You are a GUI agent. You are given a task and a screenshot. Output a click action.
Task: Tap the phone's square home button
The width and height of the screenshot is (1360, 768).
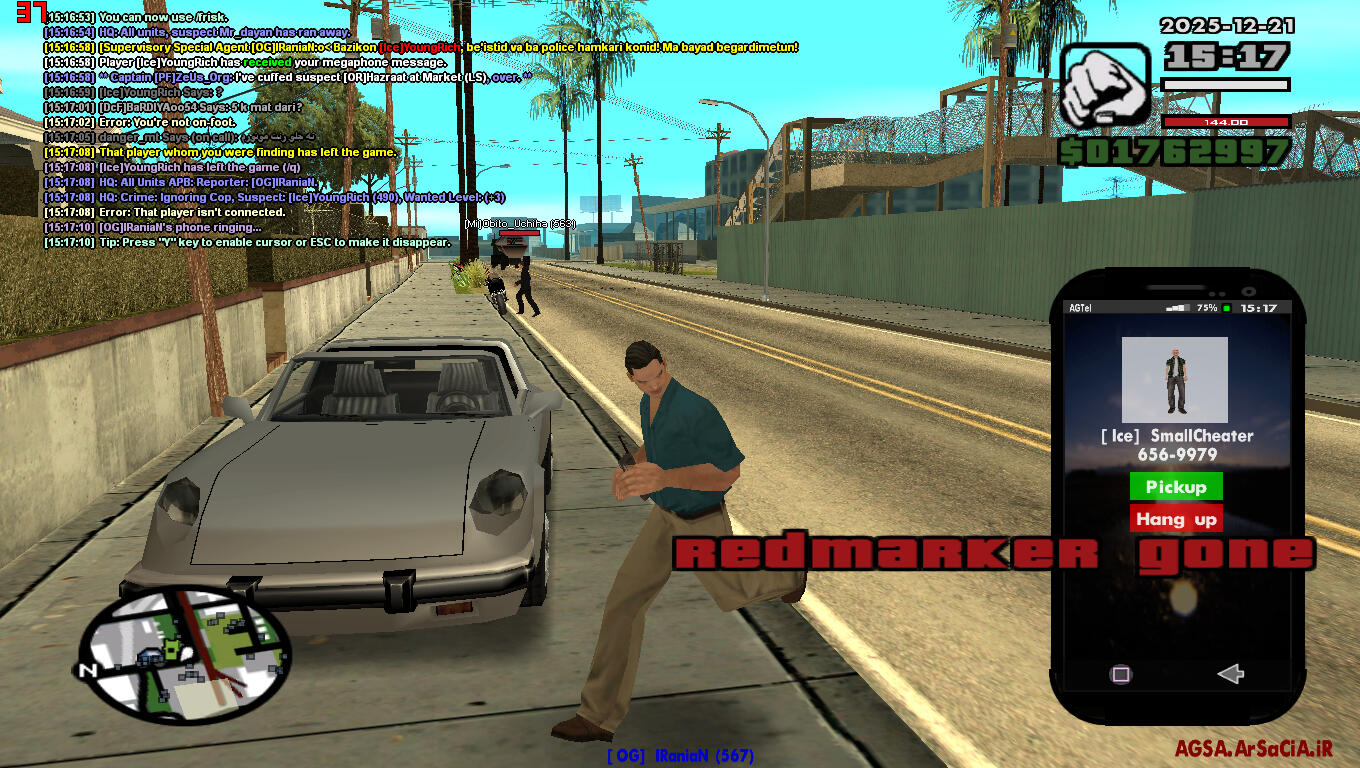pyautogui.click(x=1121, y=674)
